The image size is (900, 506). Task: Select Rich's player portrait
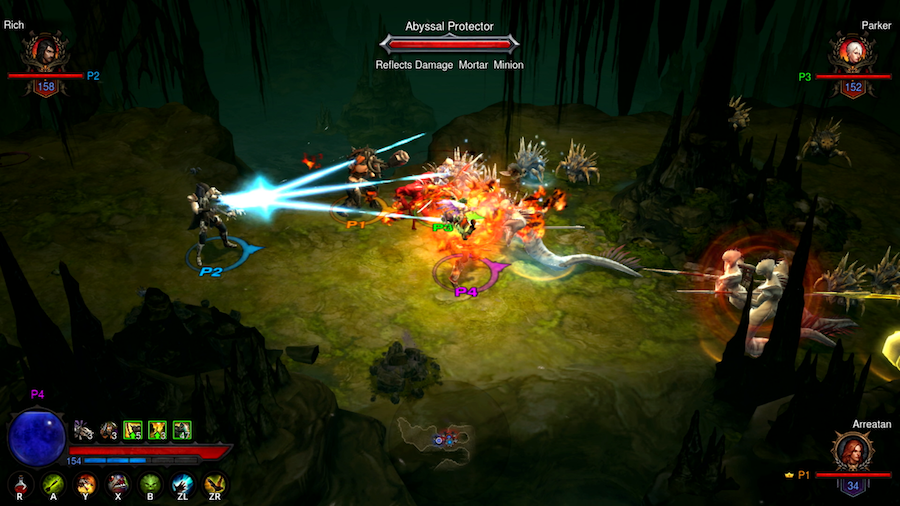coord(46,52)
